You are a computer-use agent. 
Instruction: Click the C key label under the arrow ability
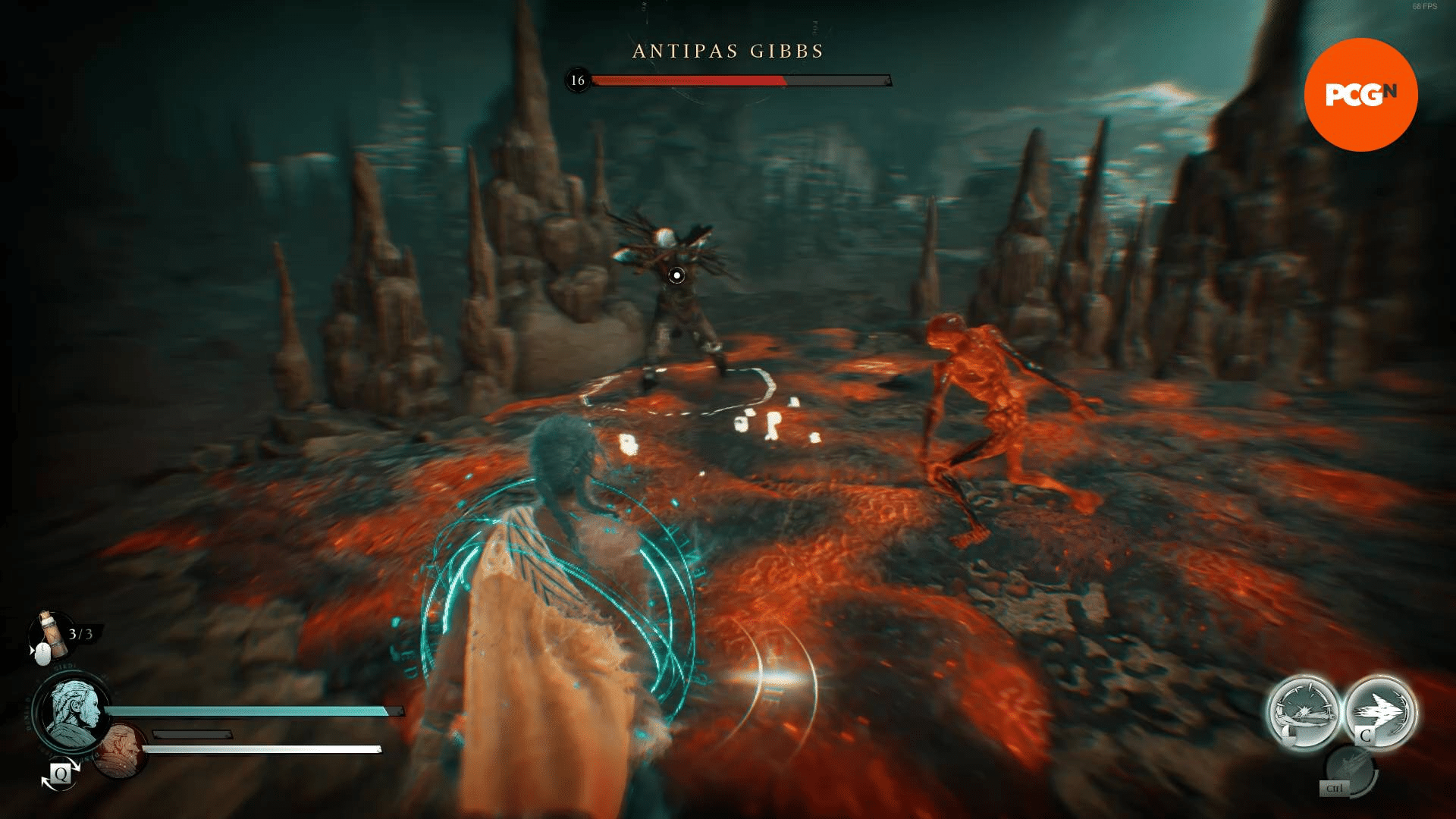pyautogui.click(x=1367, y=735)
